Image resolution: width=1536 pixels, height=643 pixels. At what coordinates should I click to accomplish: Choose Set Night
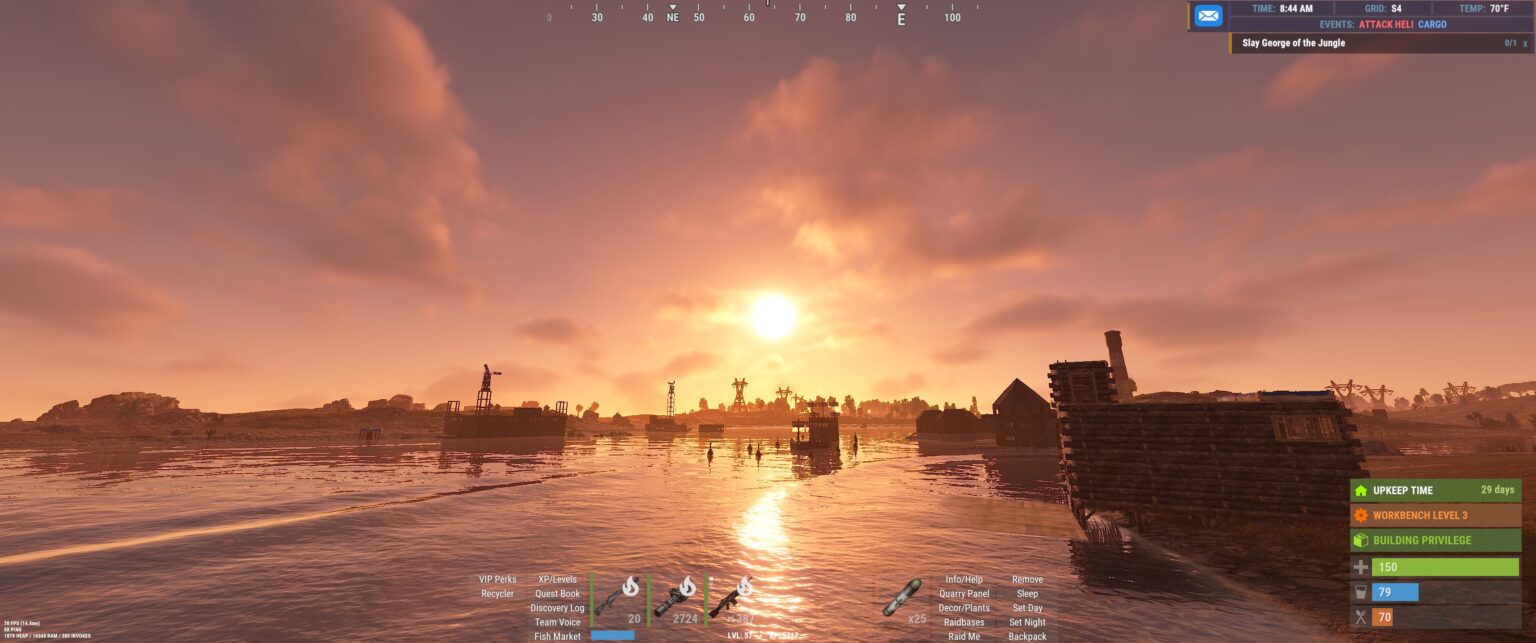point(1027,622)
